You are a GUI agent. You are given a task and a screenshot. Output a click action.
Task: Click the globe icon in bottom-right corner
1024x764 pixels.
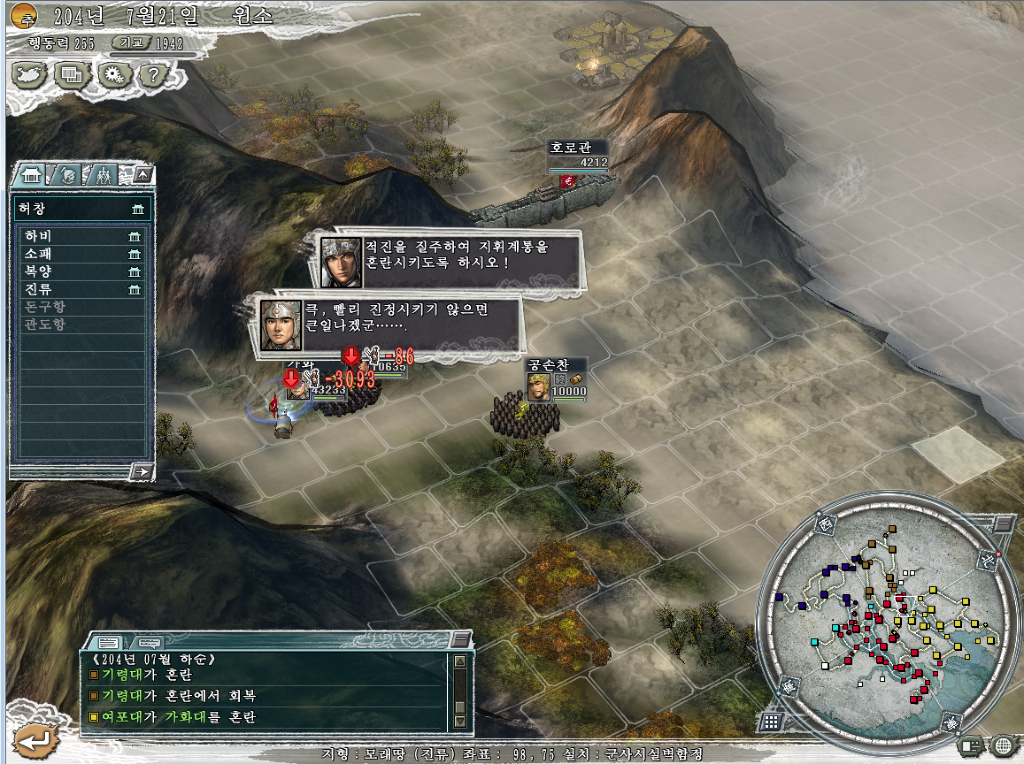[1003, 745]
